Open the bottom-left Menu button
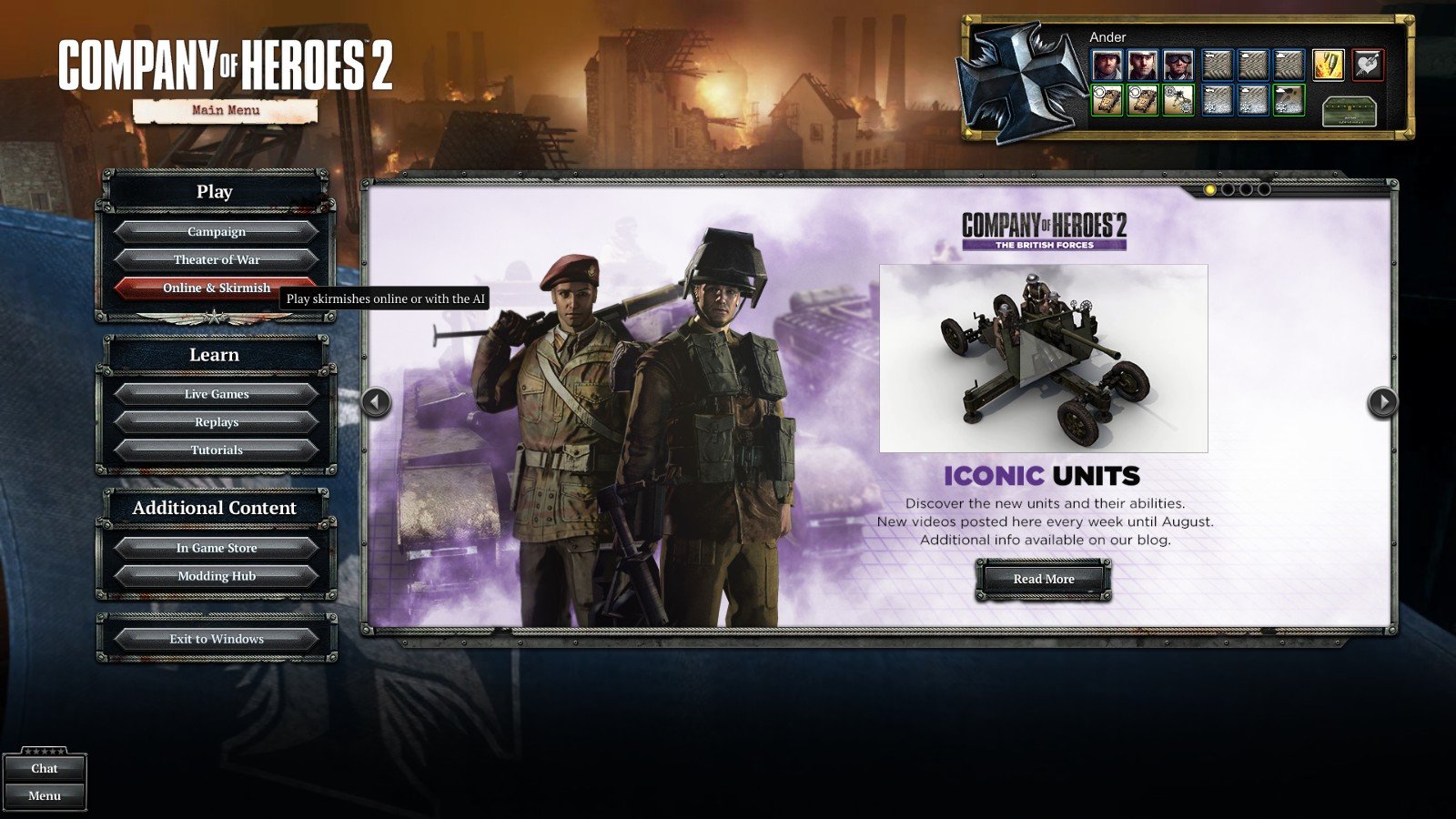The width and height of the screenshot is (1456, 819). pos(44,796)
